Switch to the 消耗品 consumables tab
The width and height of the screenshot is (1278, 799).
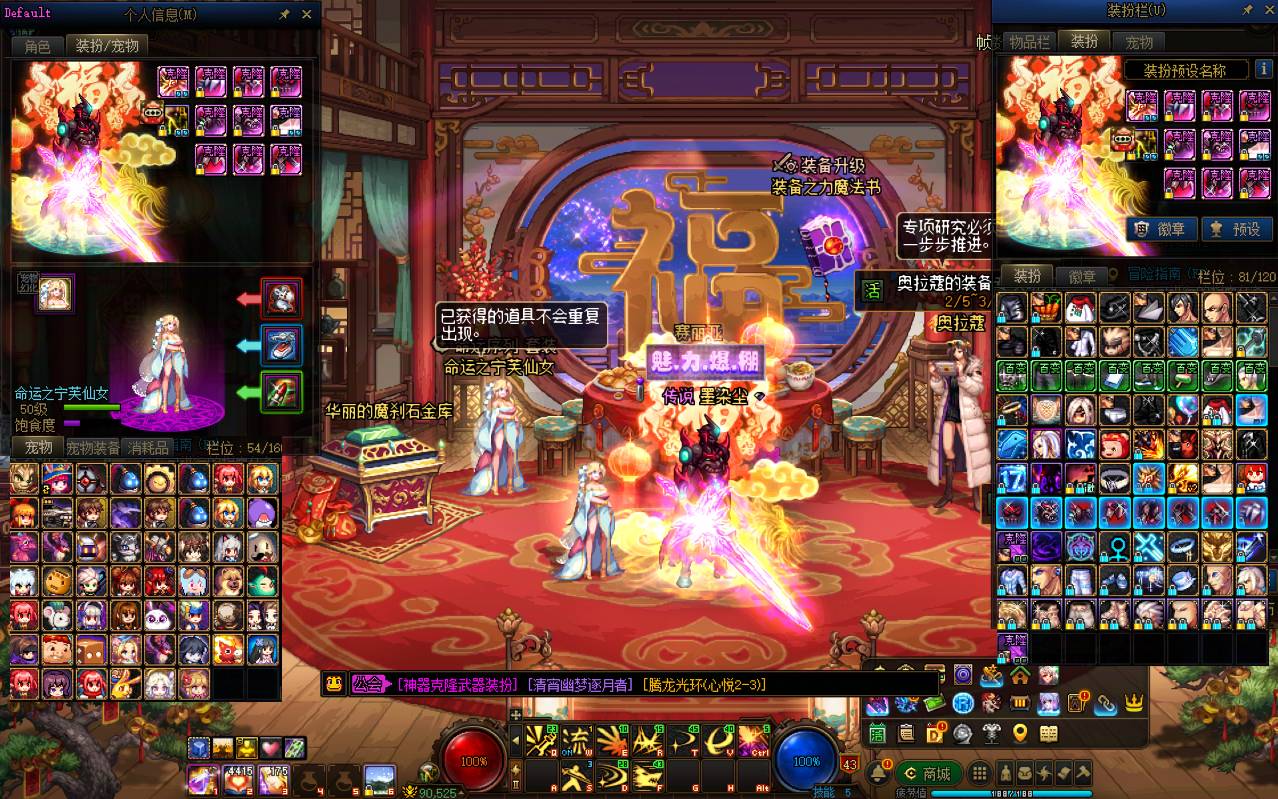pyautogui.click(x=150, y=448)
